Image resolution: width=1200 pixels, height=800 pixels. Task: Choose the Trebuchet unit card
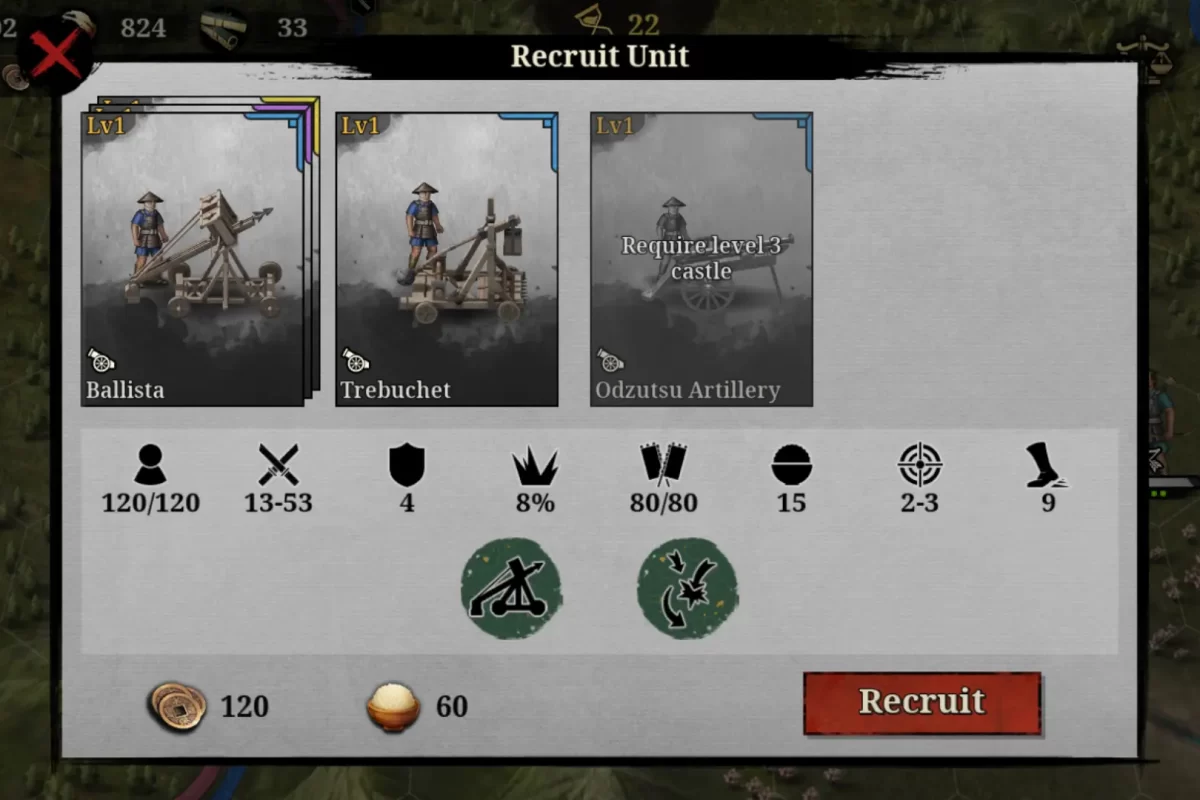(x=447, y=259)
